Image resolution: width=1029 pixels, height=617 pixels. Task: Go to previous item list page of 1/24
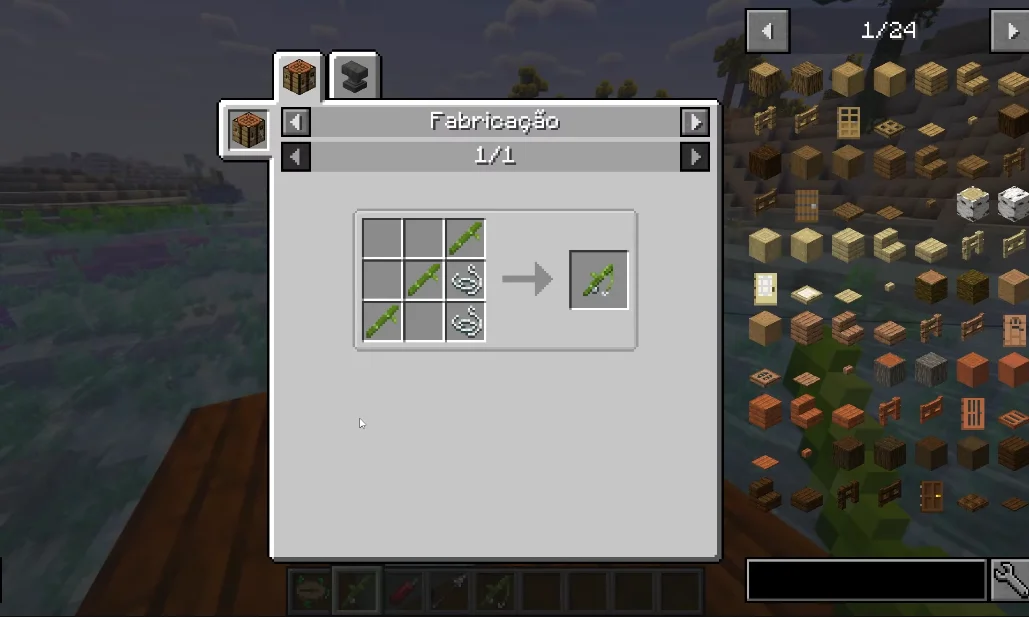(x=767, y=32)
